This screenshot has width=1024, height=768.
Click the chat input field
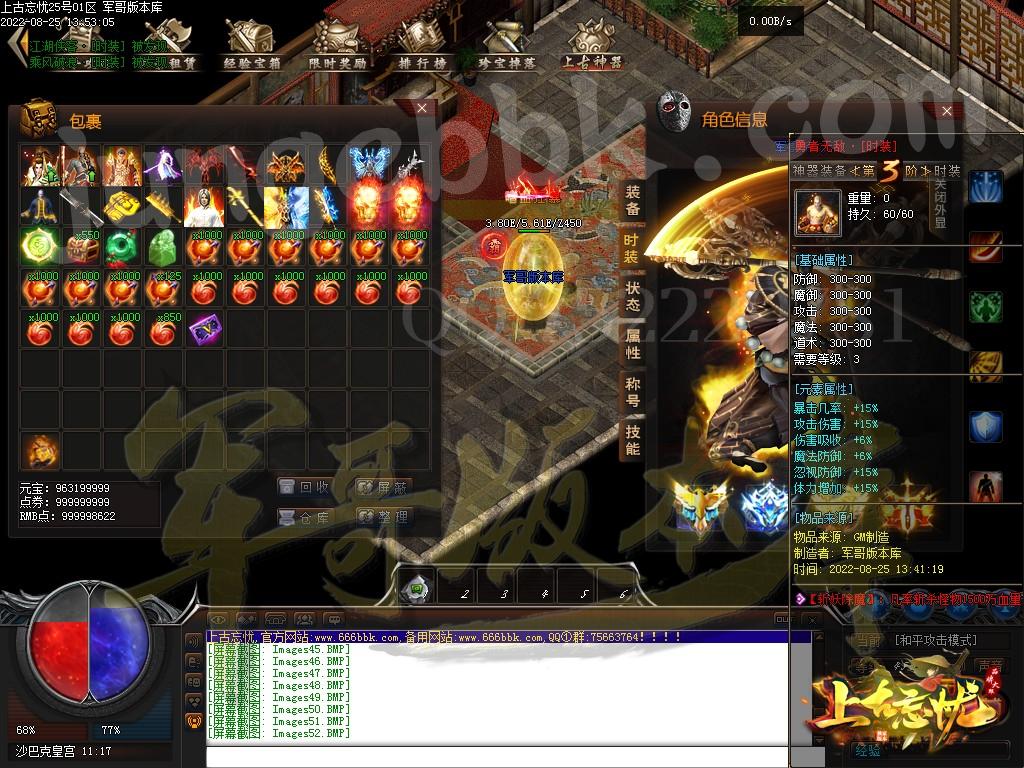point(500,756)
